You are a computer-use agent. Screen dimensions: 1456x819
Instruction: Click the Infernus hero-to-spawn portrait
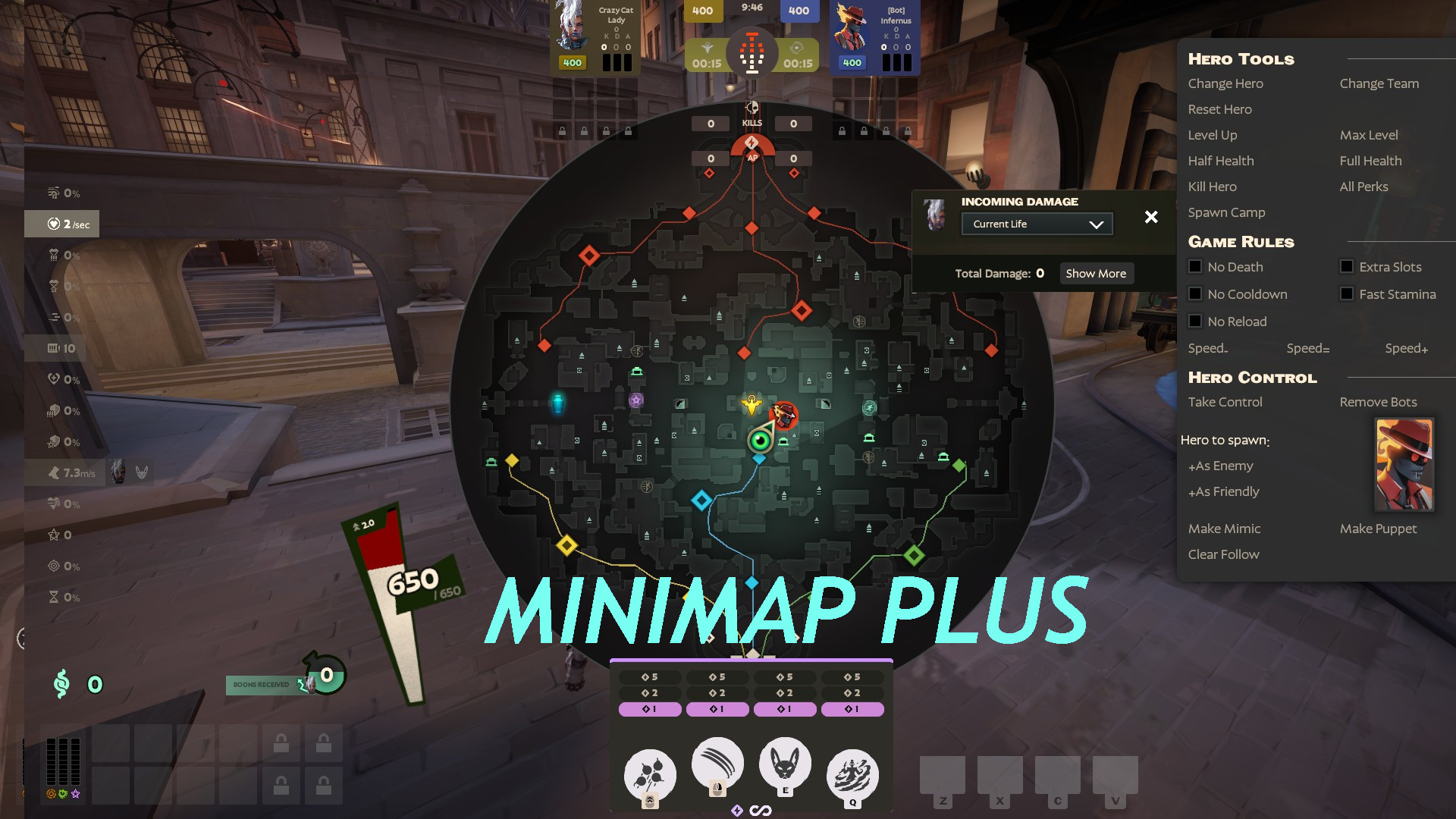coord(1404,464)
